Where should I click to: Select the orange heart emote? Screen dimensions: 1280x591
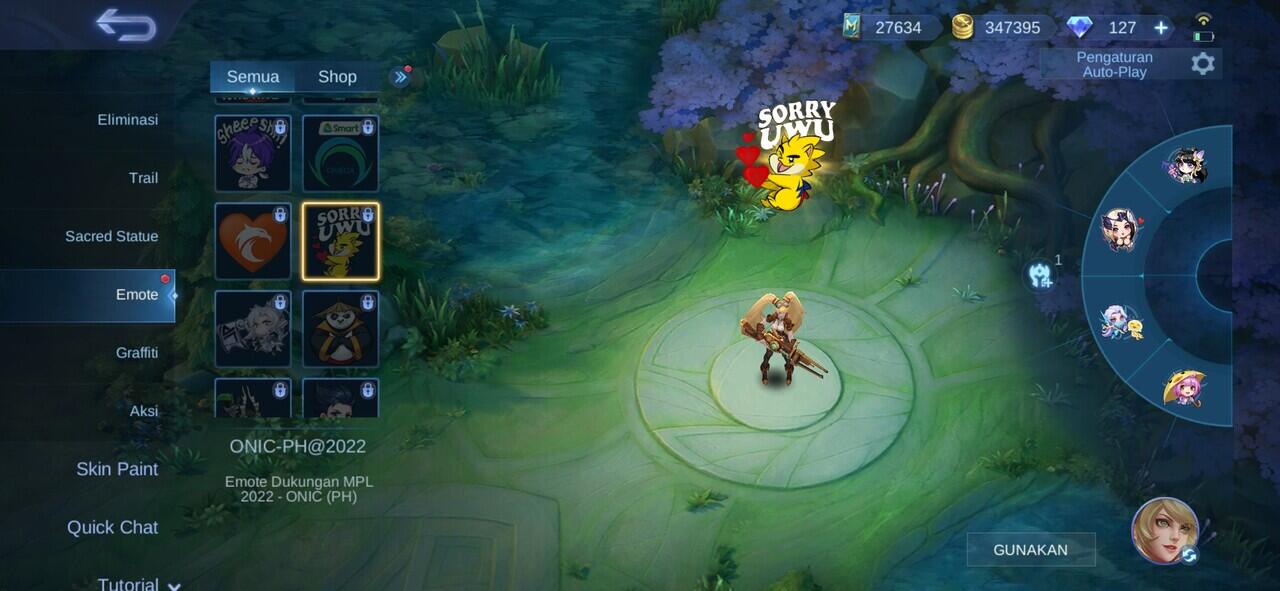253,241
